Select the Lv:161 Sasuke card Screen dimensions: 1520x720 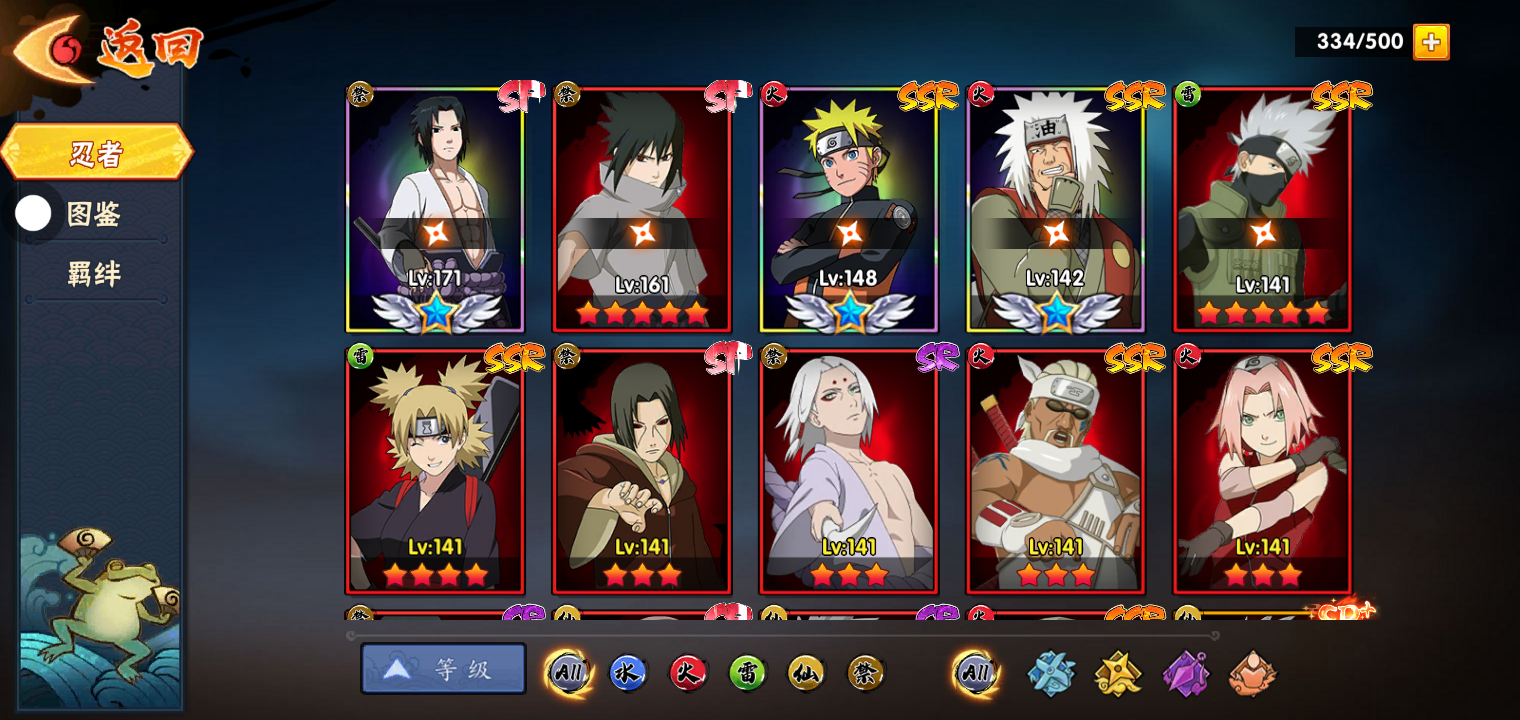(x=642, y=210)
